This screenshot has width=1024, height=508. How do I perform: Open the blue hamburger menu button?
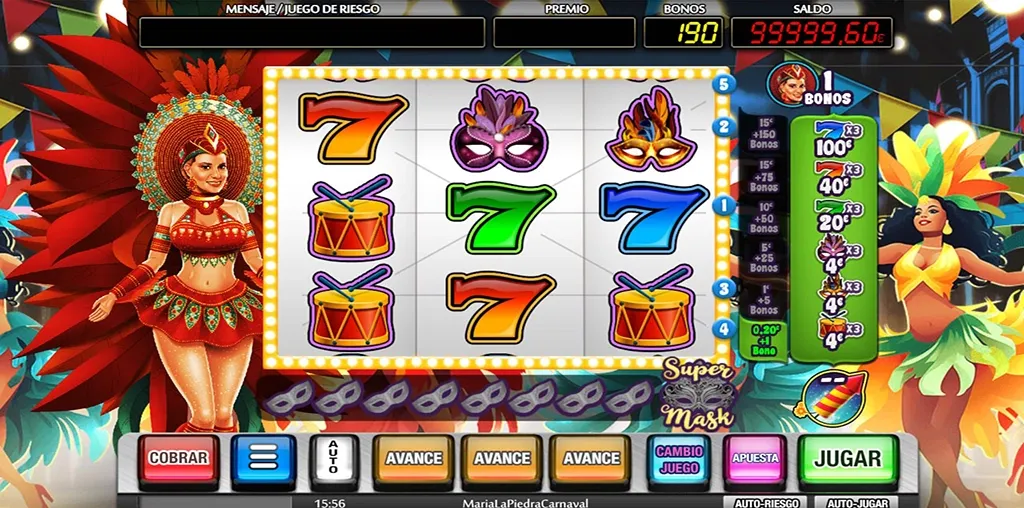[x=264, y=460]
